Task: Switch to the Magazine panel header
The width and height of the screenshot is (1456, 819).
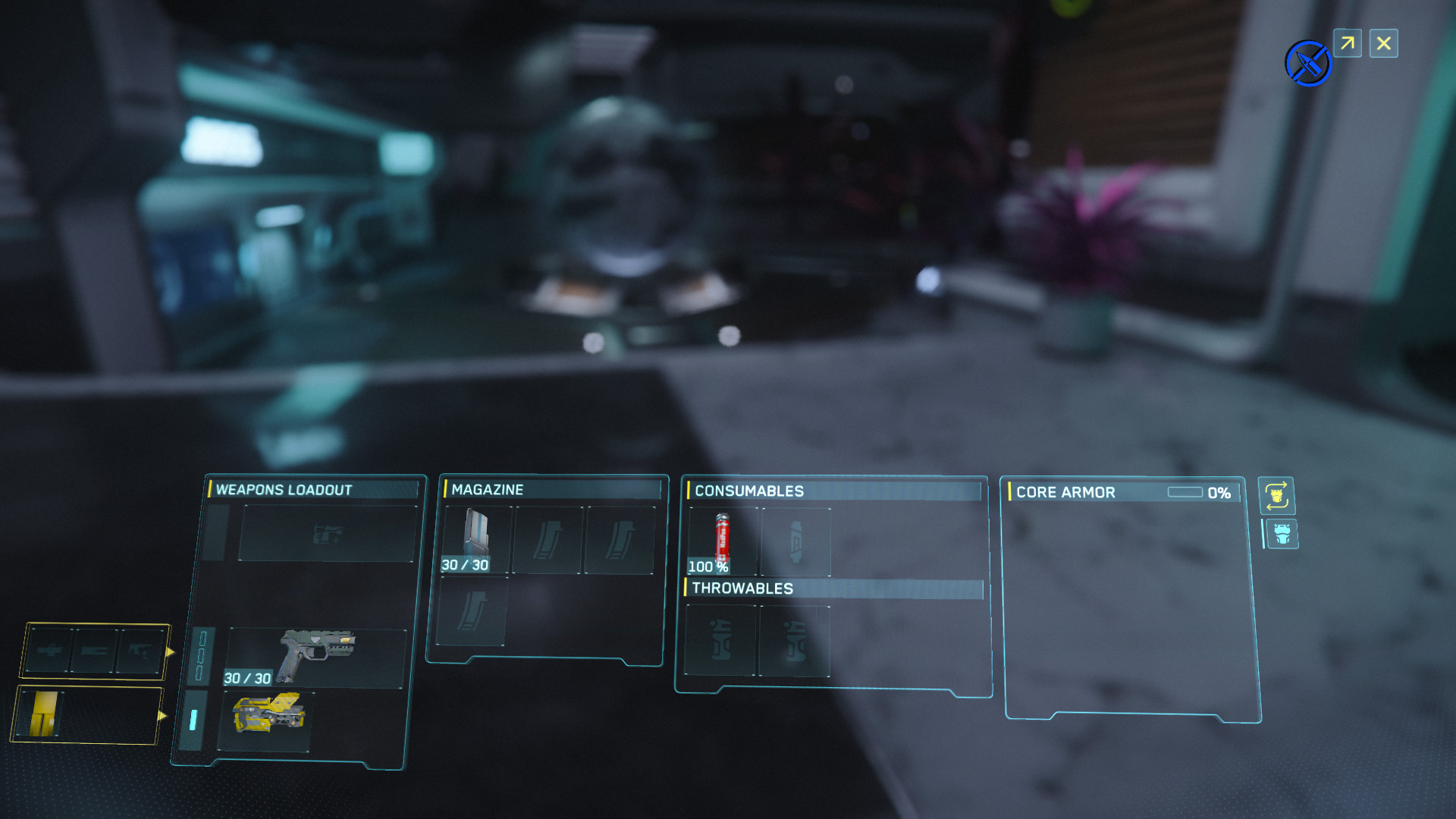Action: coord(487,490)
